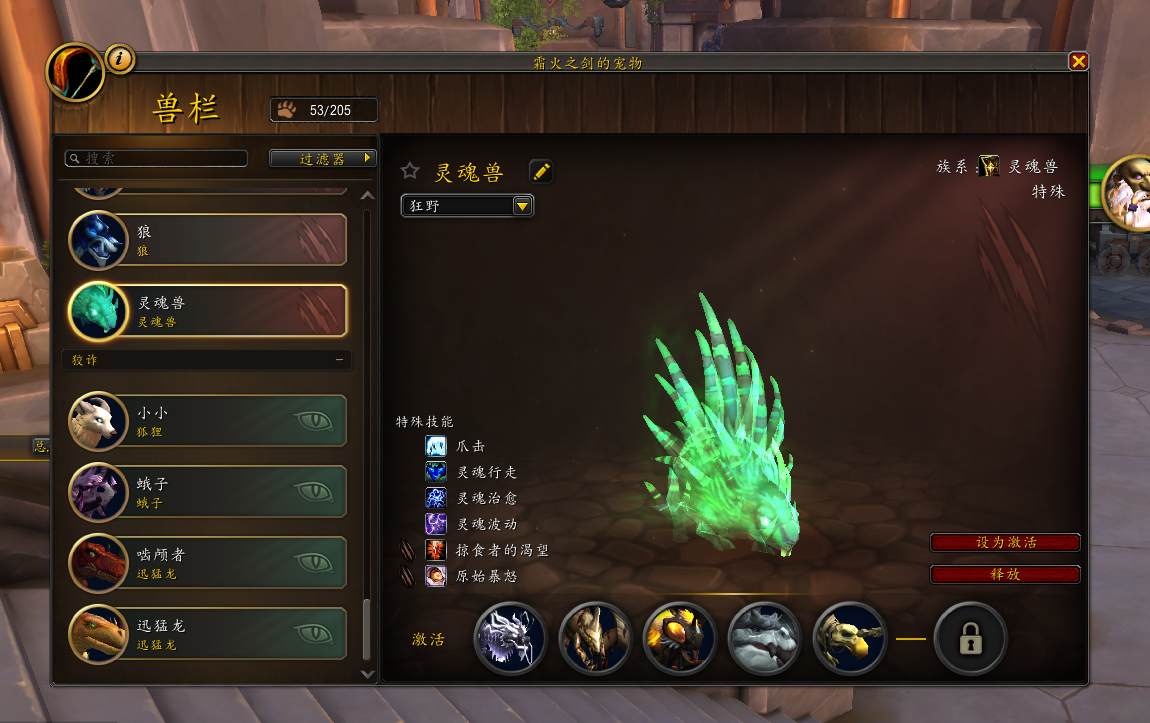Viewport: 1150px width, 723px height.
Task: Pick the 迅猛龙 raptor pet row
Action: pos(208,634)
